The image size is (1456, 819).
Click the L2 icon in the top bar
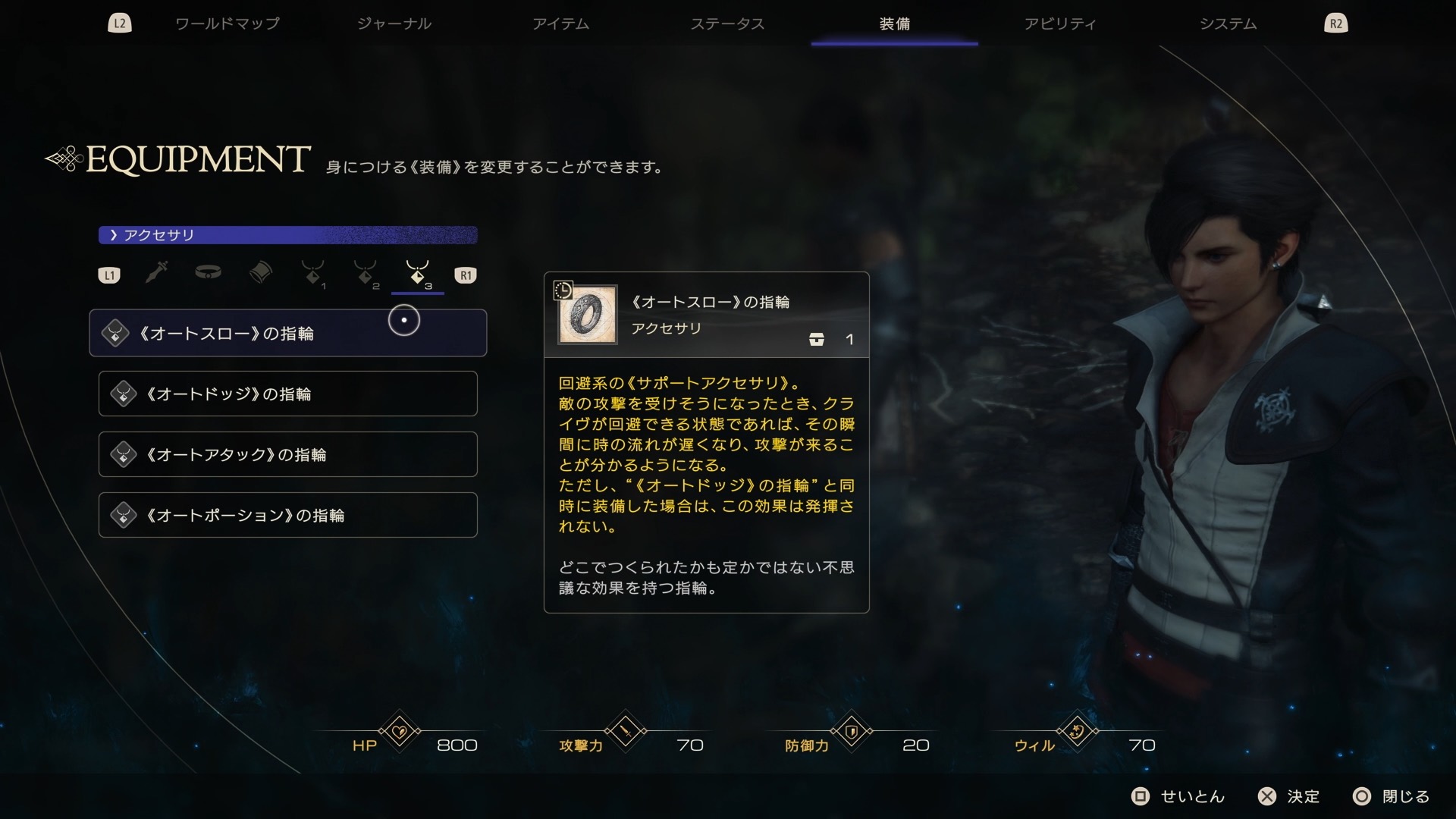[x=120, y=23]
